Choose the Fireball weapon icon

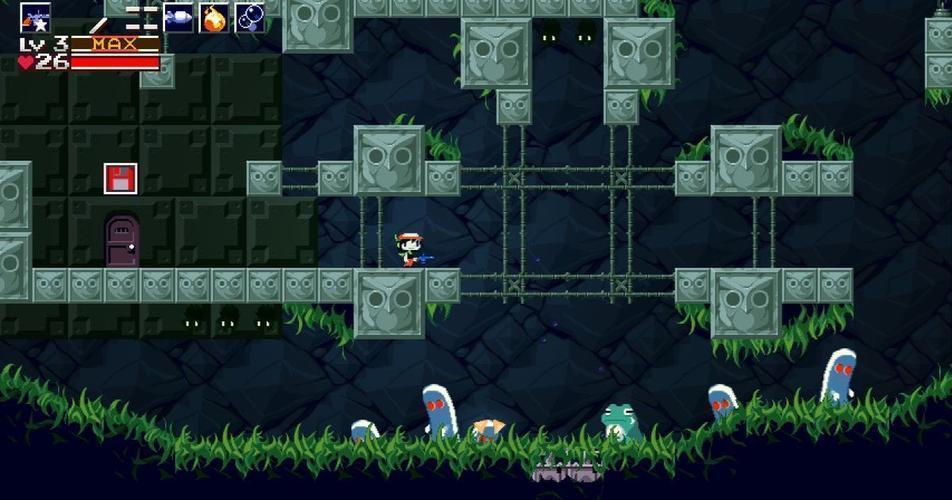pos(214,17)
